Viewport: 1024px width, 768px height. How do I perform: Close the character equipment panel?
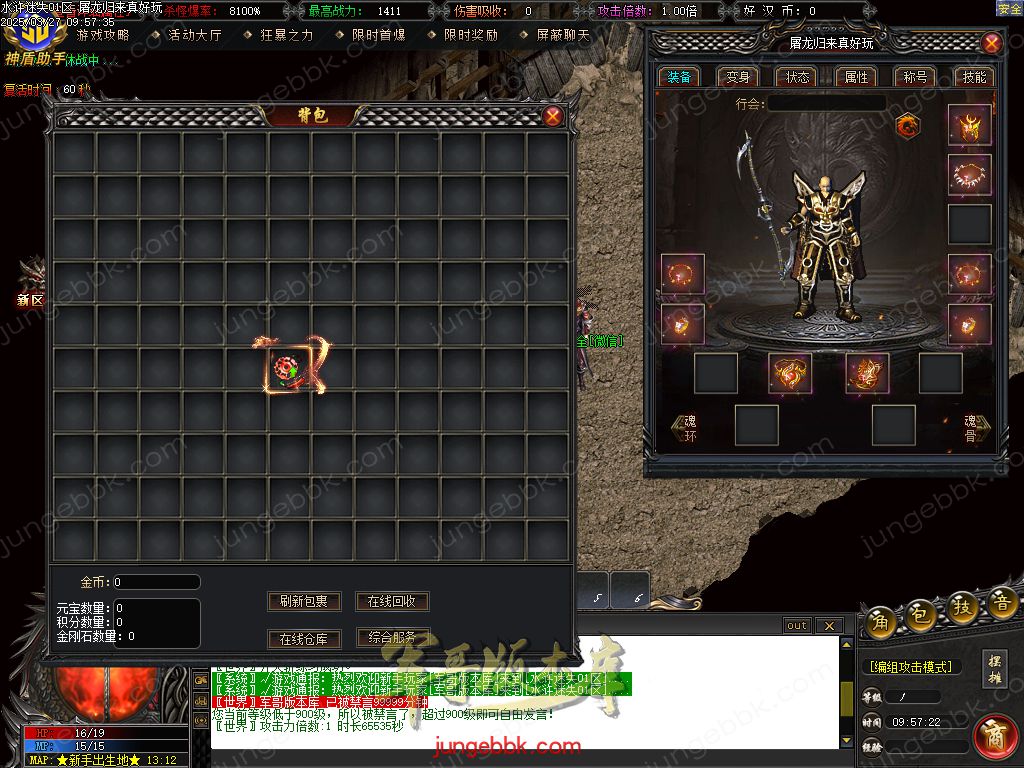click(x=991, y=43)
